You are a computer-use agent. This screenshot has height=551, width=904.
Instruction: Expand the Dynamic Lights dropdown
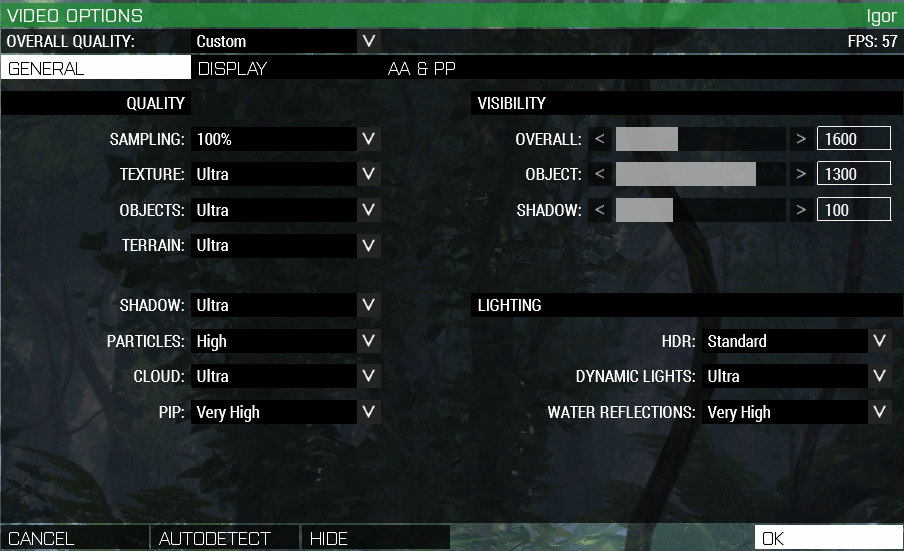(795, 376)
